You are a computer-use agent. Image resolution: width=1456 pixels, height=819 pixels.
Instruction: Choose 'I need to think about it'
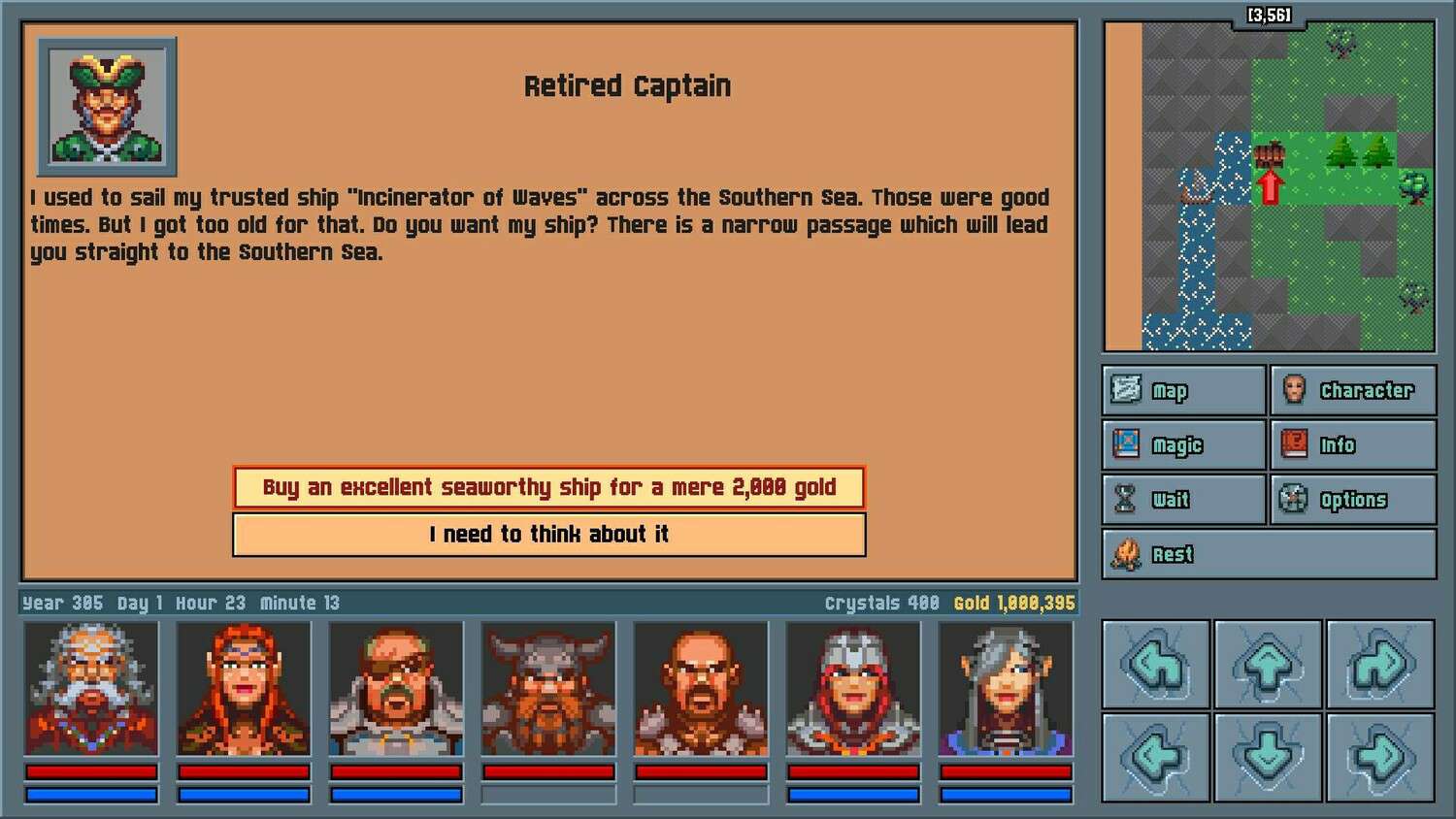pos(548,534)
